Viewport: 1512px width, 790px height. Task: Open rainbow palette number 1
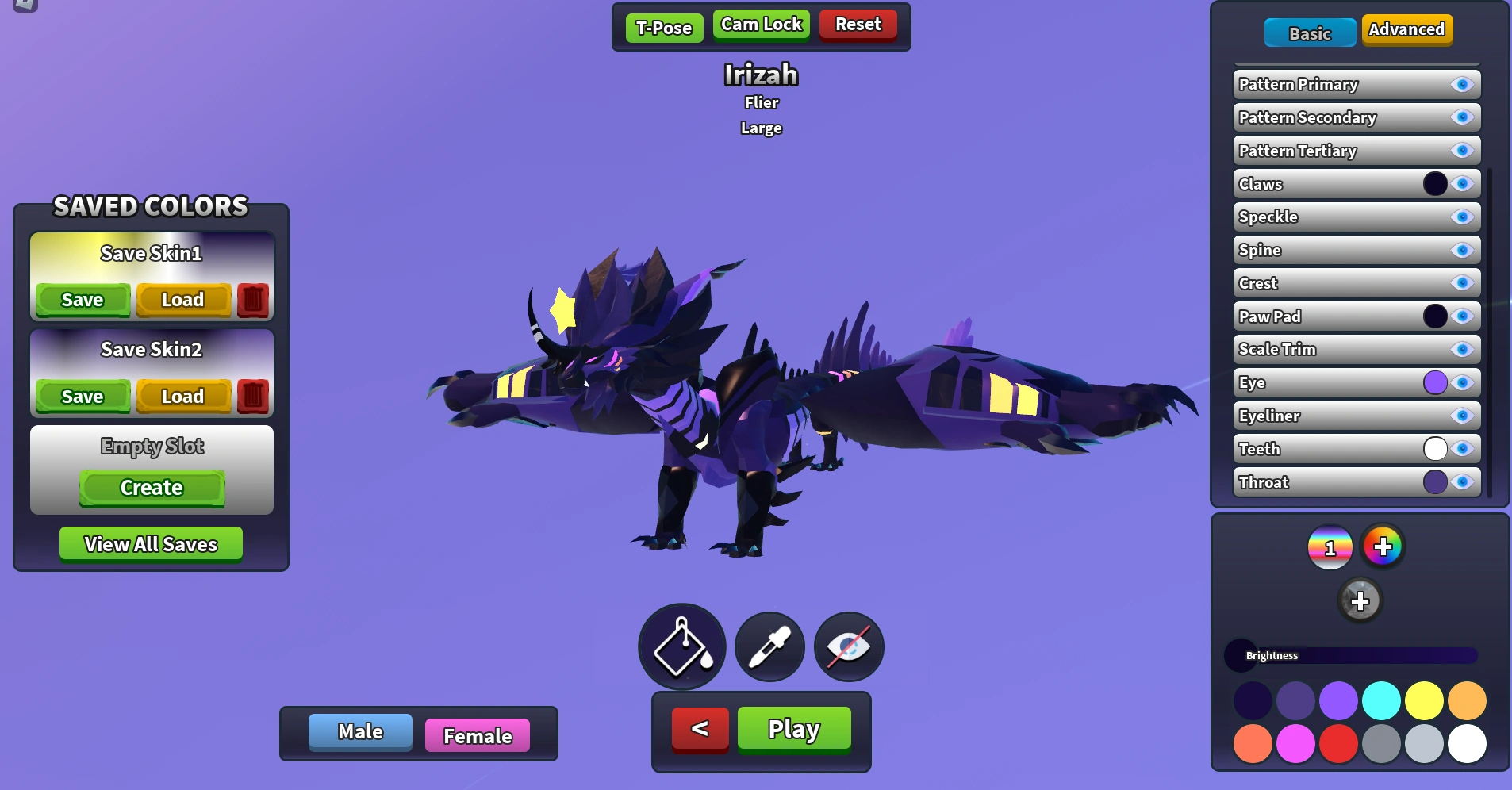click(x=1330, y=546)
